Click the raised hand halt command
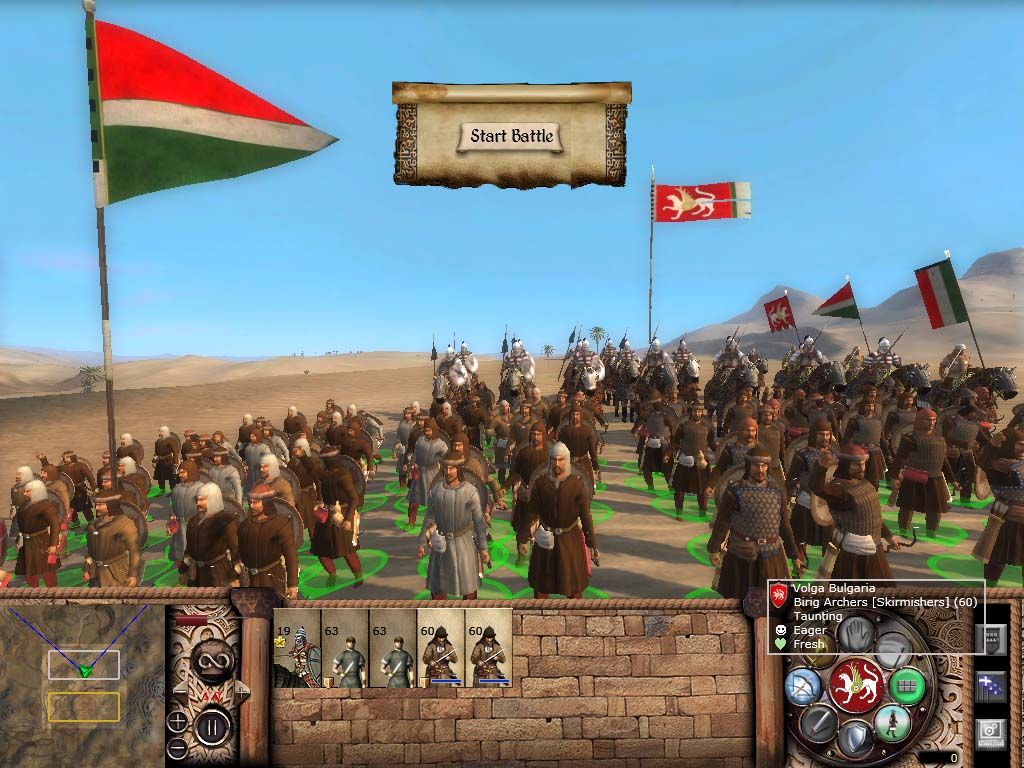 click(853, 633)
